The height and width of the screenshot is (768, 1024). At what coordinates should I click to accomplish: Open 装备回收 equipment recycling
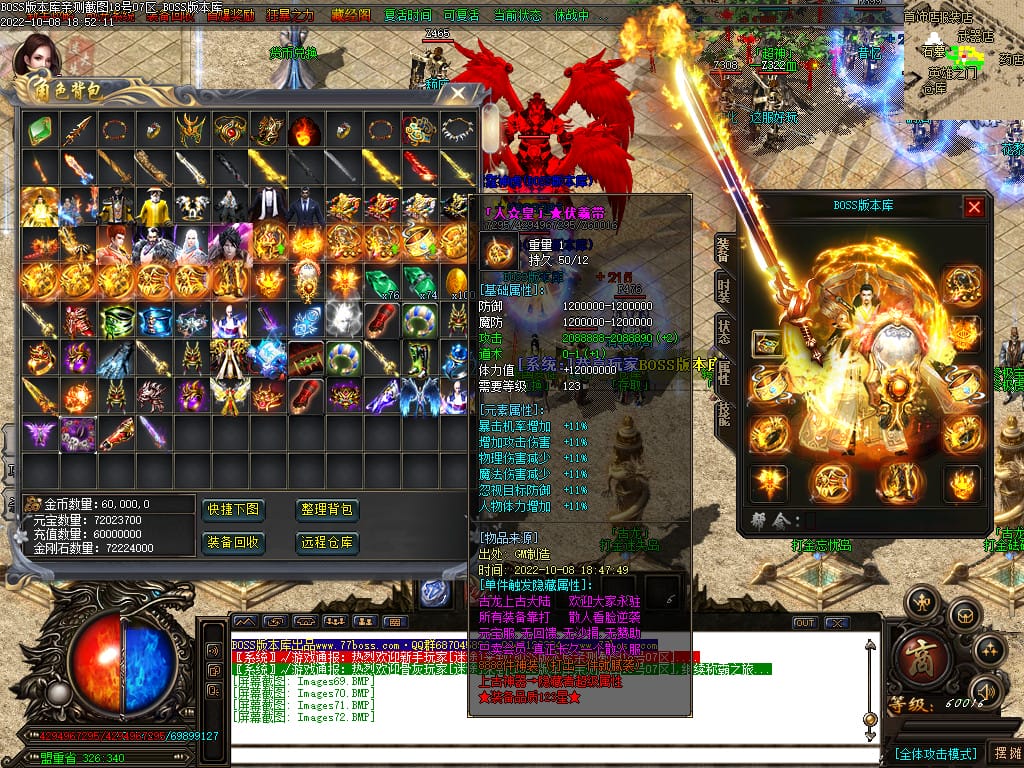233,542
